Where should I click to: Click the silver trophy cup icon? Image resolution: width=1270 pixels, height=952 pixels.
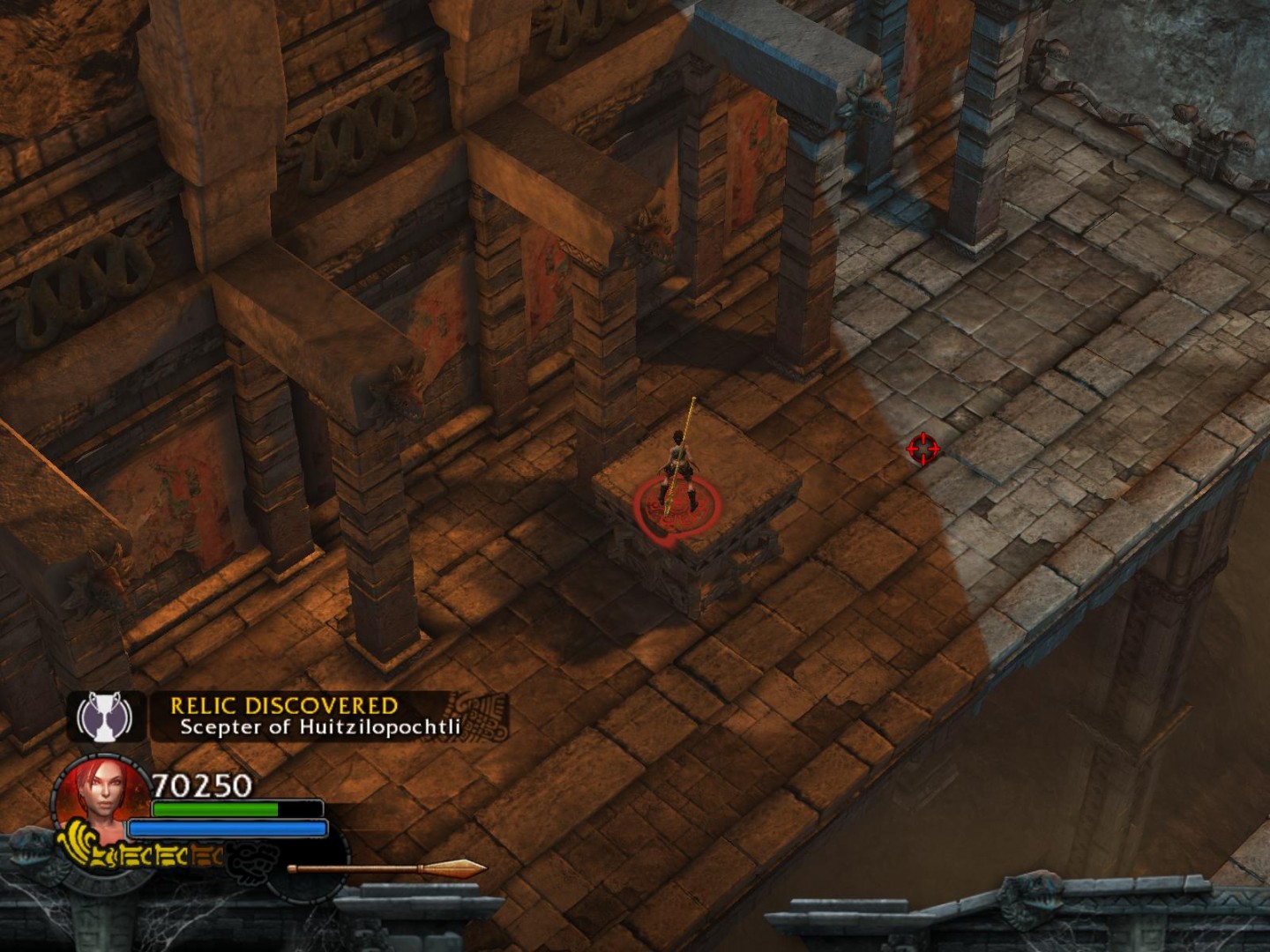click(x=105, y=716)
